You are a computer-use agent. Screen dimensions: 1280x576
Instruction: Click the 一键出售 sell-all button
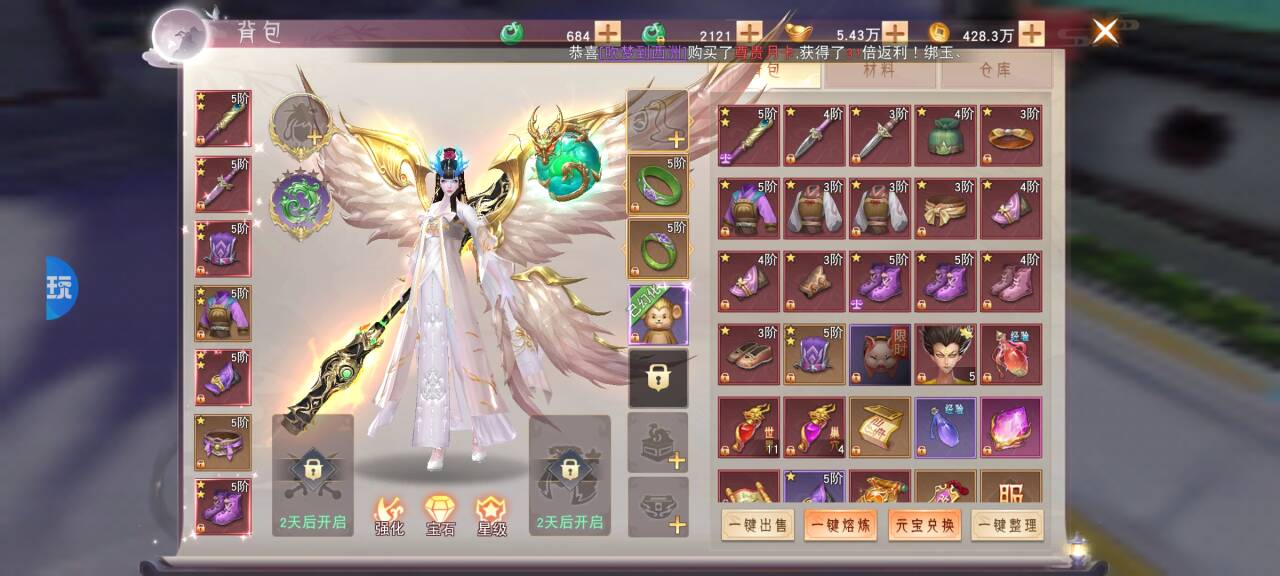click(x=757, y=525)
